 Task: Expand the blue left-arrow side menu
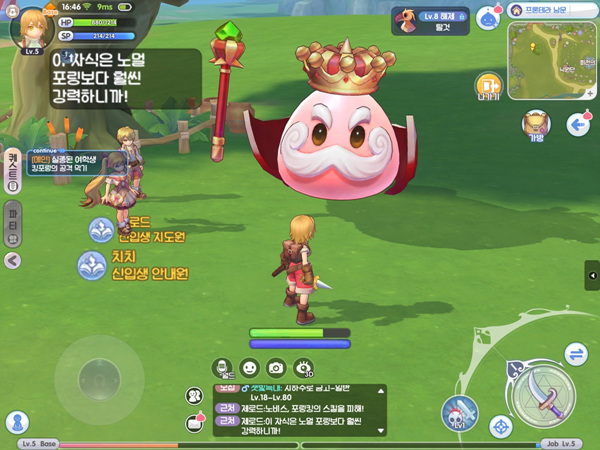576,124
